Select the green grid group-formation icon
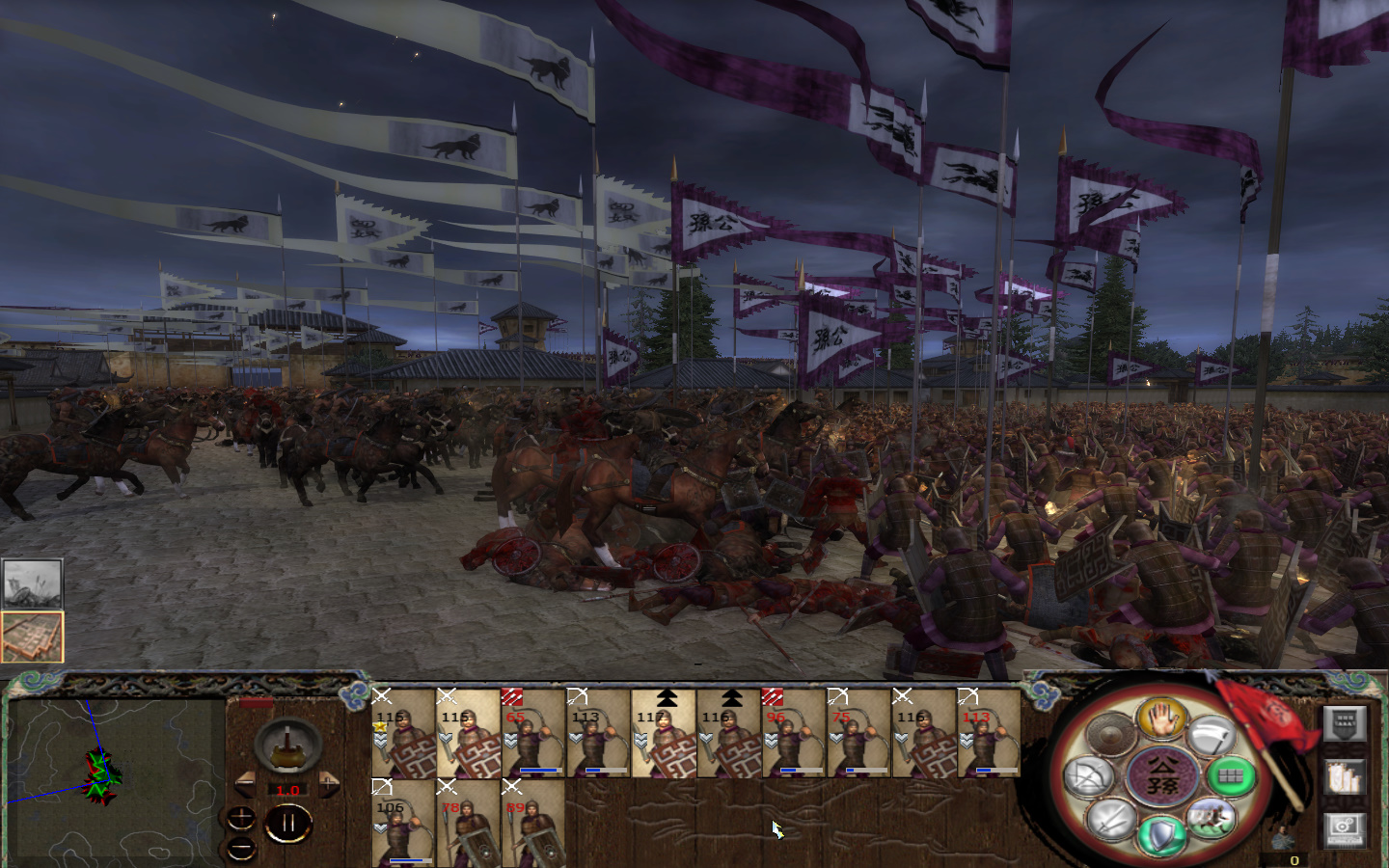This screenshot has height=868, width=1389. (x=1232, y=776)
